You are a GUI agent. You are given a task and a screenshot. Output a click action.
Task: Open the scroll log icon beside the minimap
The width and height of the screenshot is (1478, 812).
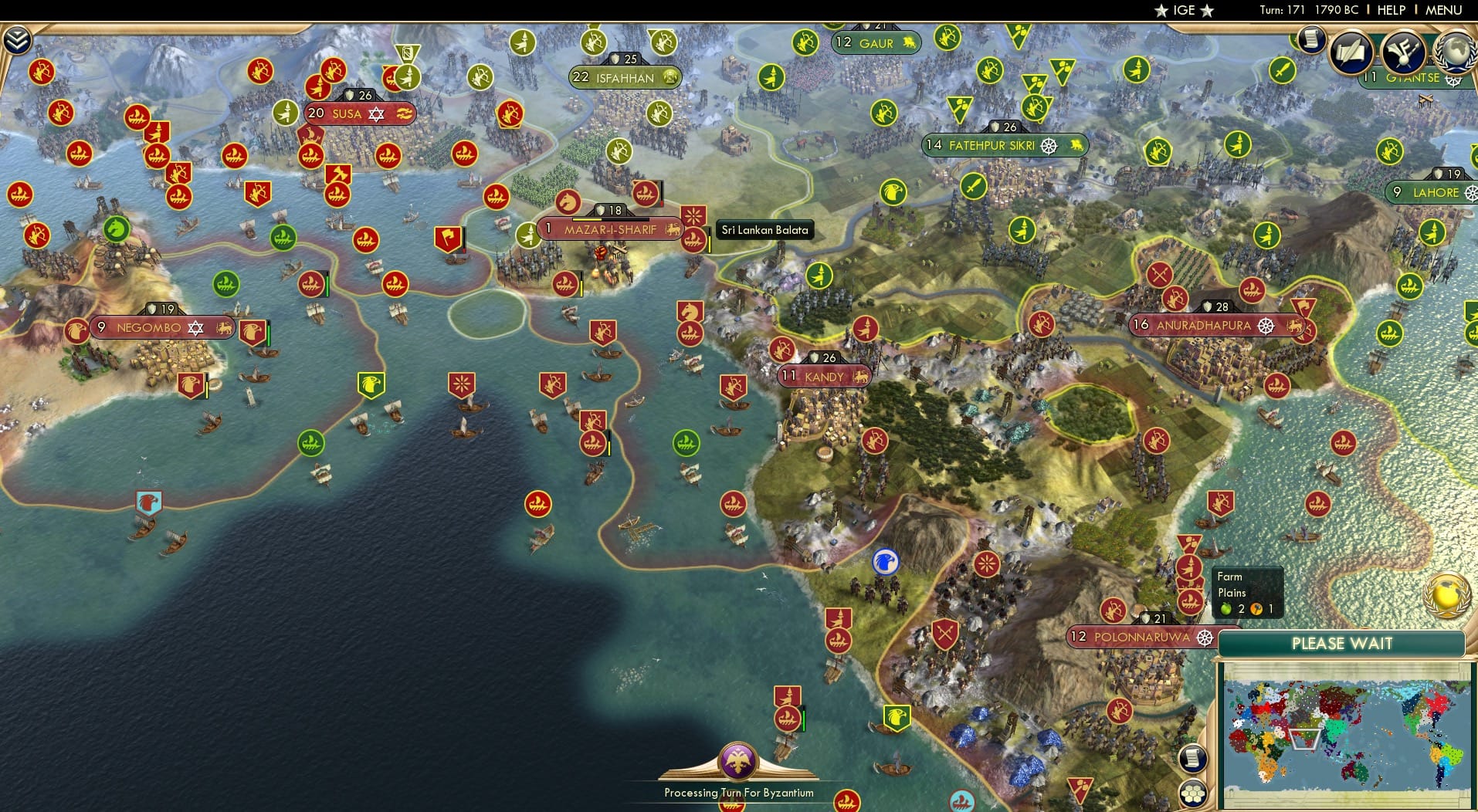[1195, 758]
